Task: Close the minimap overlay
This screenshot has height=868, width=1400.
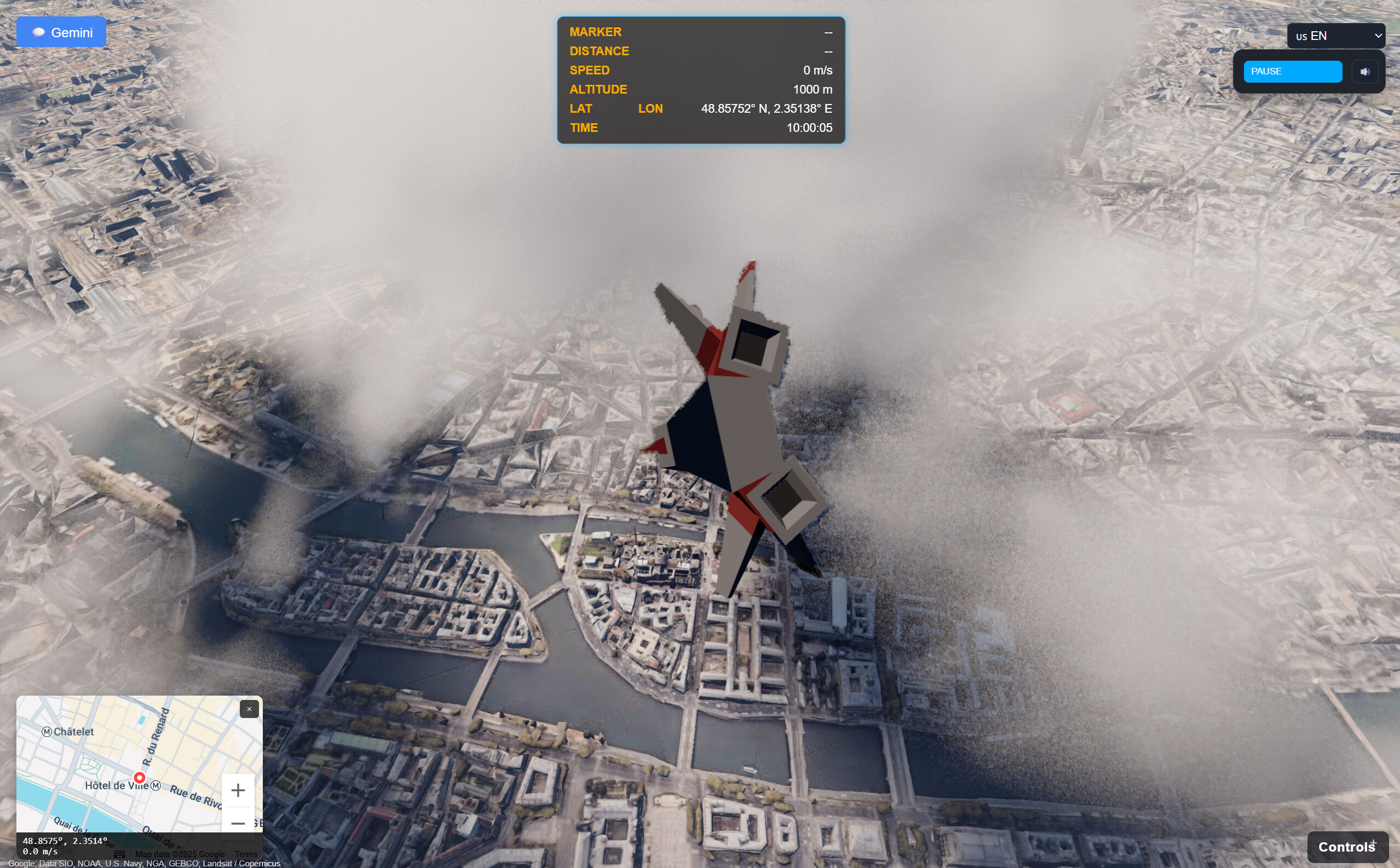Action: point(249,709)
